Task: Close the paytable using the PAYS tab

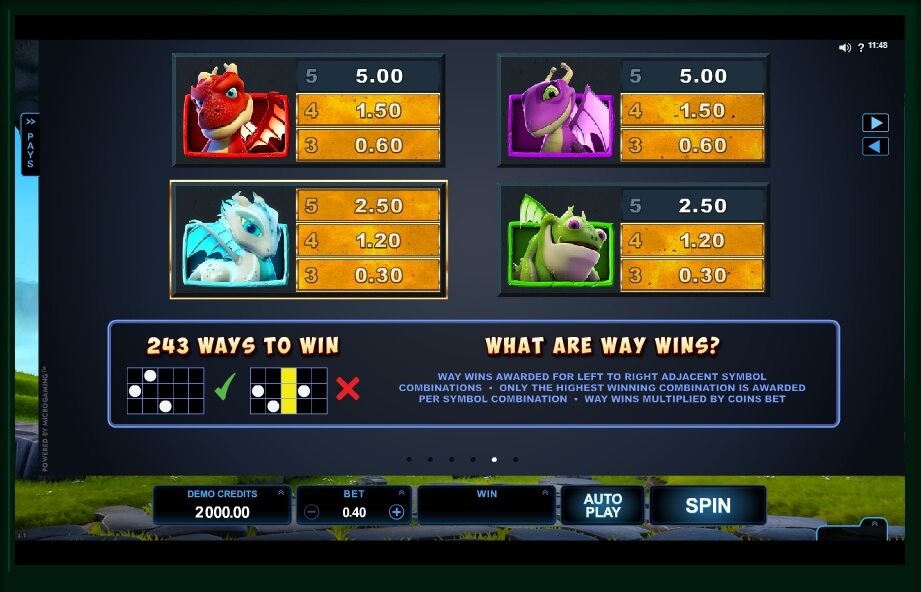Action: tap(30, 143)
